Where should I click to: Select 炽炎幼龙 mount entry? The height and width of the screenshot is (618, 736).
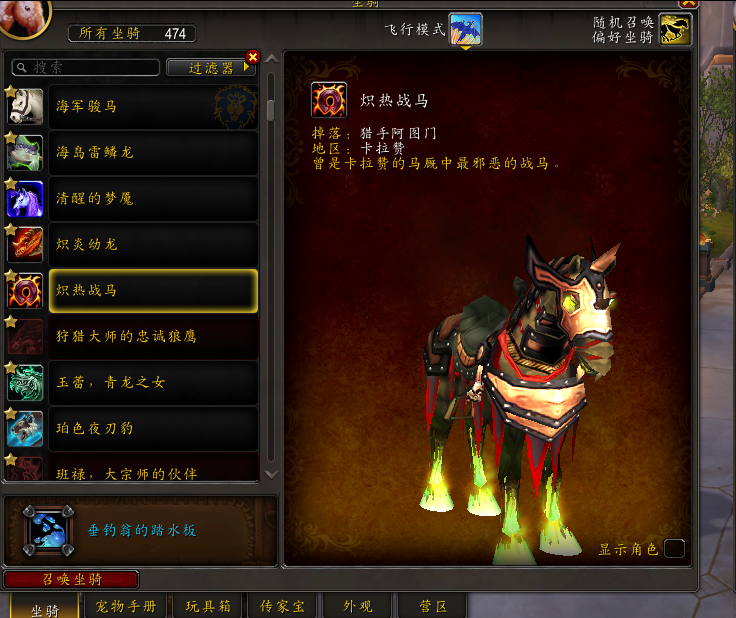(x=152, y=244)
